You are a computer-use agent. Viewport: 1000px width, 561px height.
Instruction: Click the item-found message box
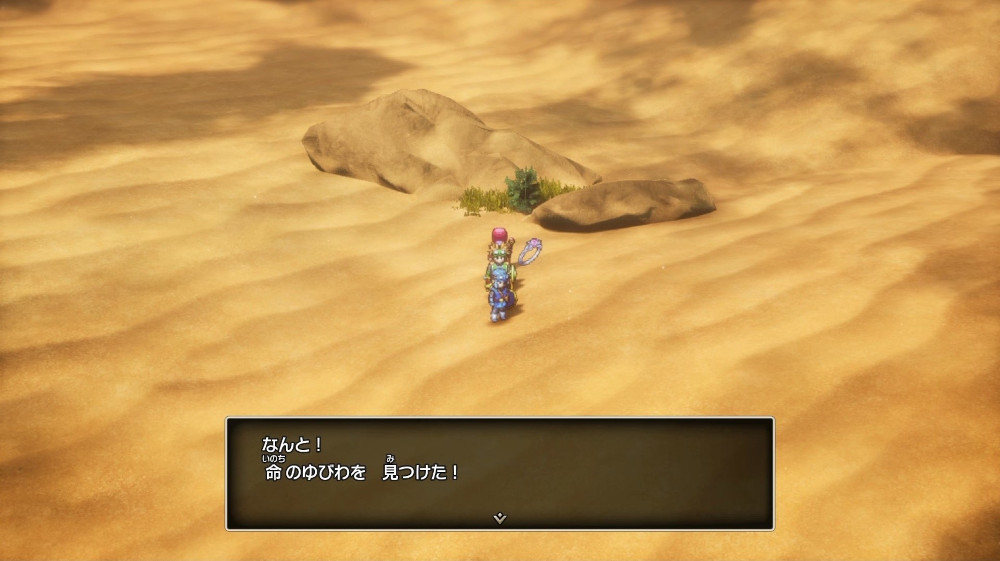[x=499, y=472]
